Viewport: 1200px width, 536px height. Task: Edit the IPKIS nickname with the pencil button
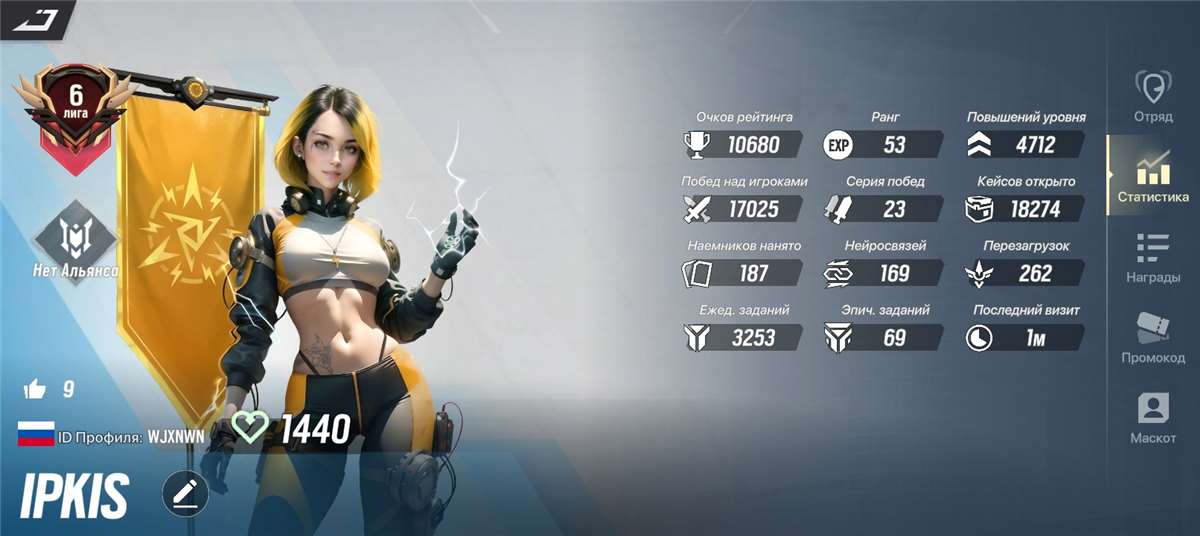pos(185,494)
